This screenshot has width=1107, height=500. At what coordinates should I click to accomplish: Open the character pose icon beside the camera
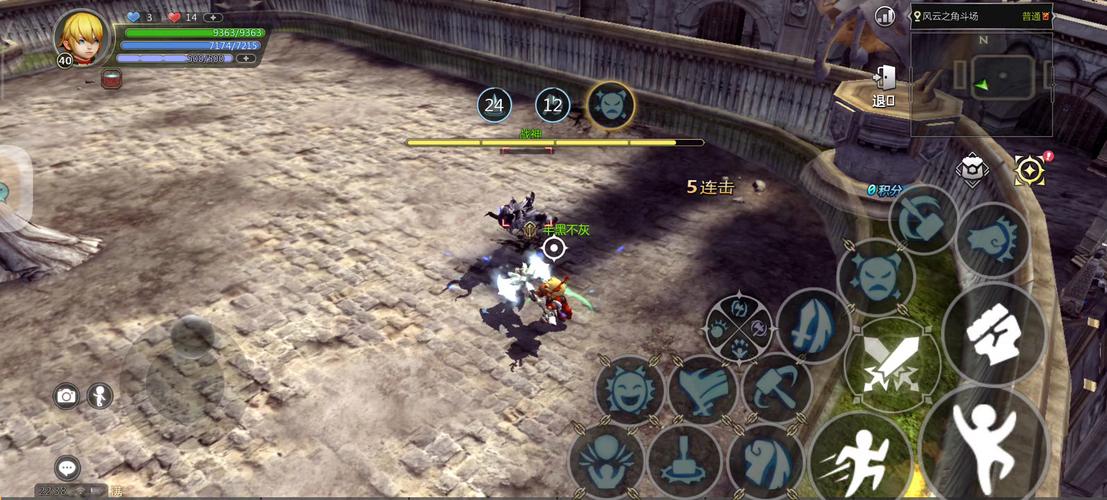tap(99, 396)
